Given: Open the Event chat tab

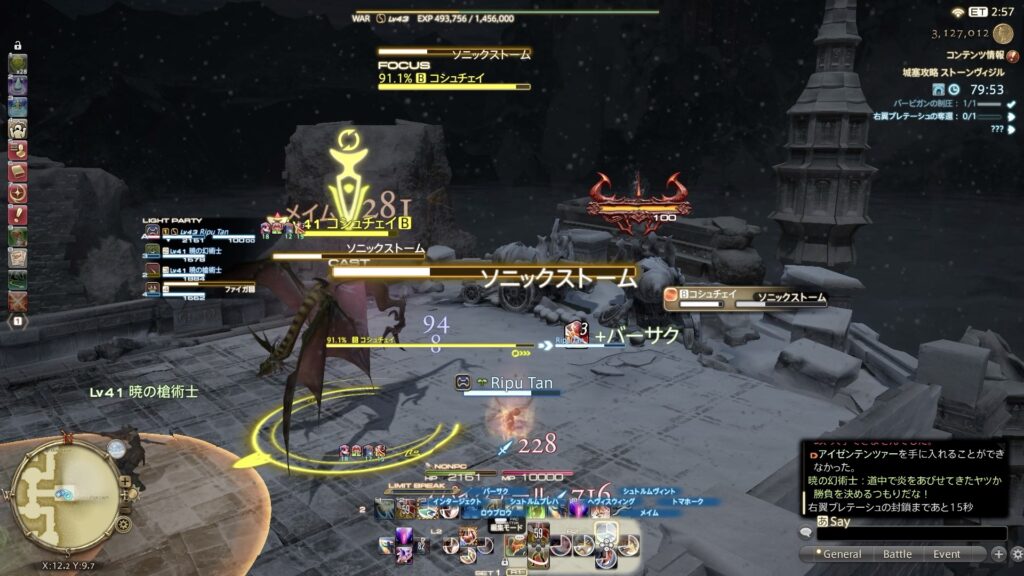Looking at the screenshot, I should [946, 554].
